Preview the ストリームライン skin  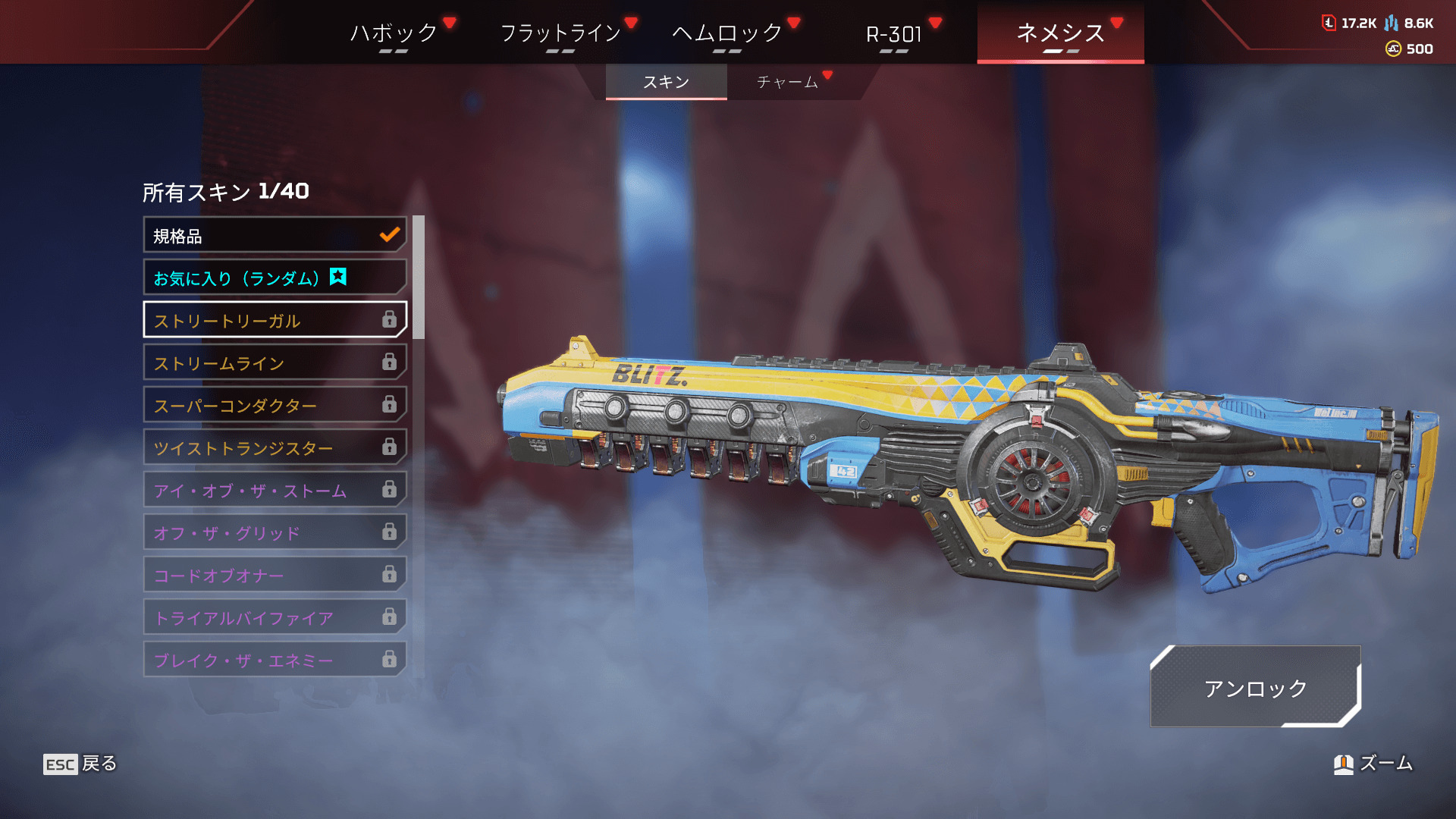(x=275, y=363)
